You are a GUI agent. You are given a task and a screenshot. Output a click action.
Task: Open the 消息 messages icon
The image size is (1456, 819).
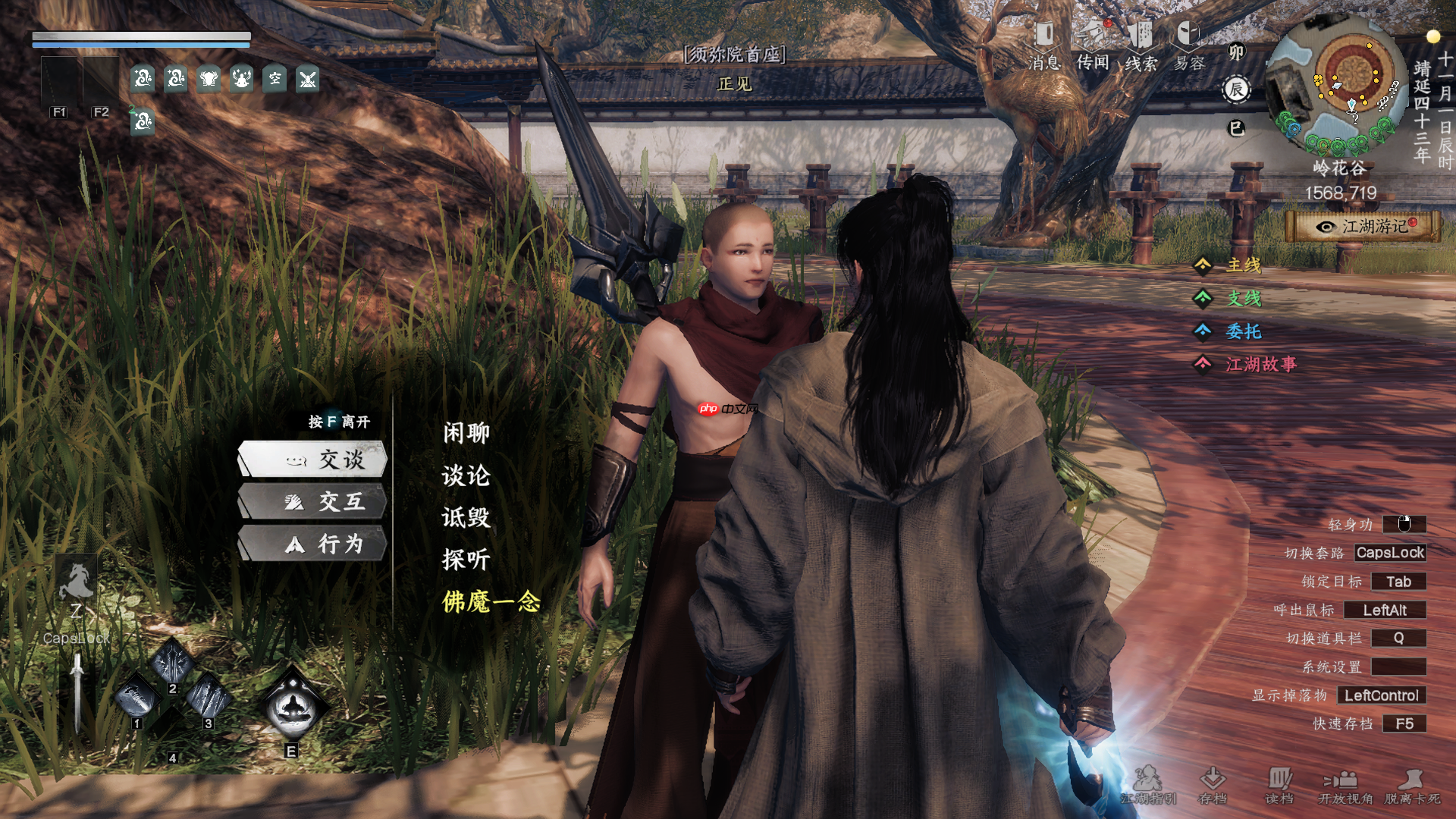tap(1044, 45)
